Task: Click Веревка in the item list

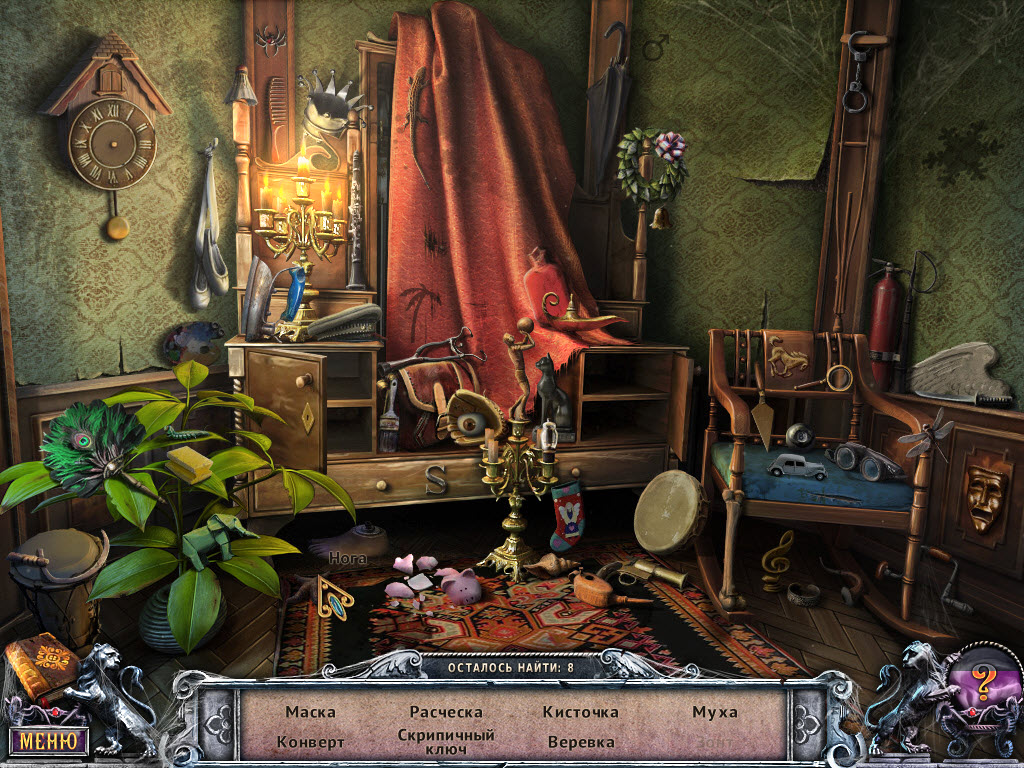Action: [x=581, y=742]
